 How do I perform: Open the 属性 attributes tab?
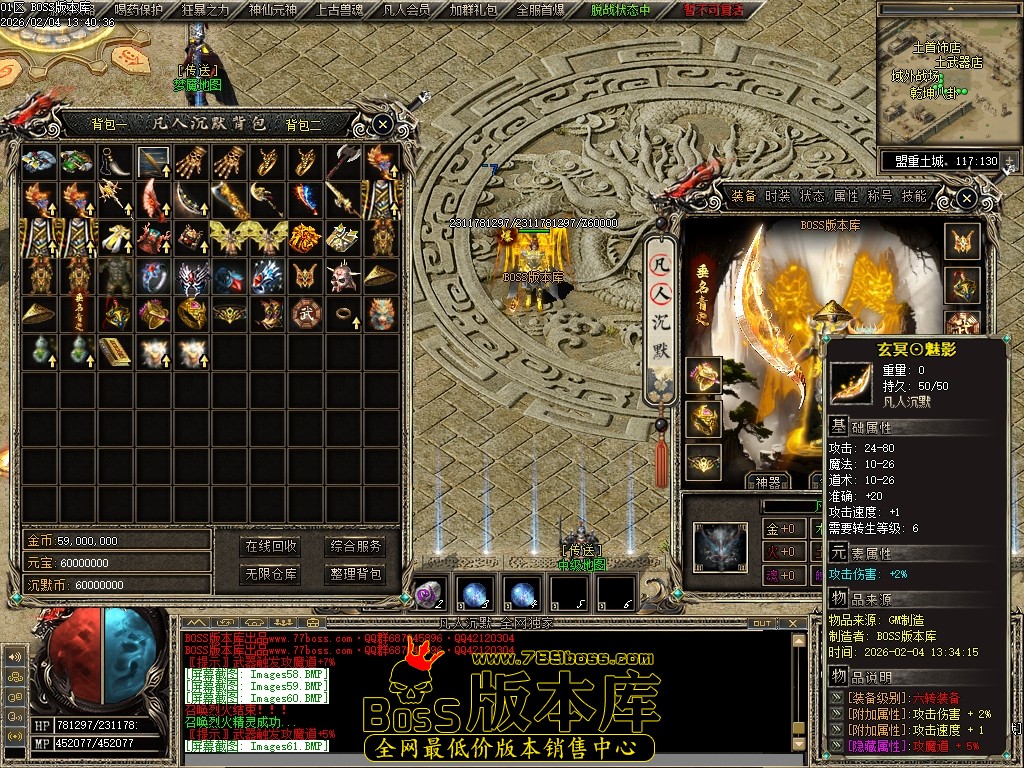[x=846, y=196]
